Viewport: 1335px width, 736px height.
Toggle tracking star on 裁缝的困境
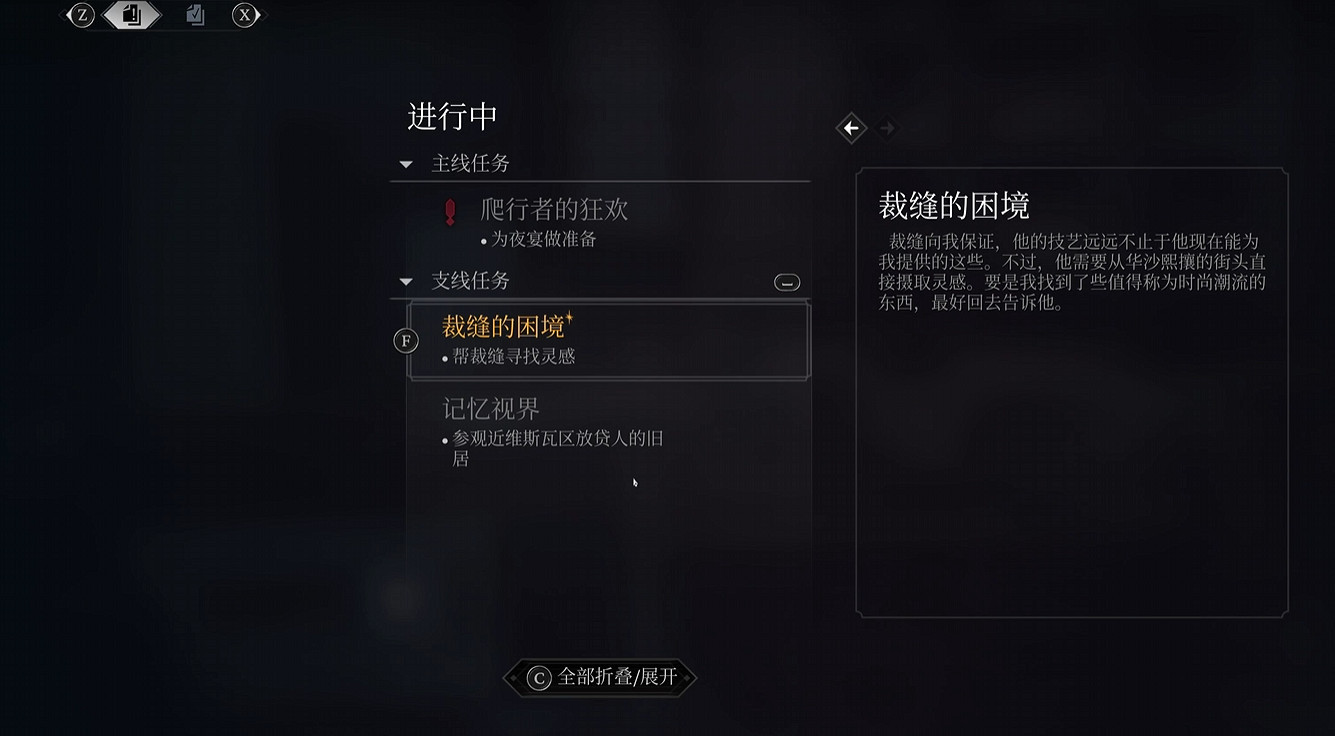tap(572, 318)
